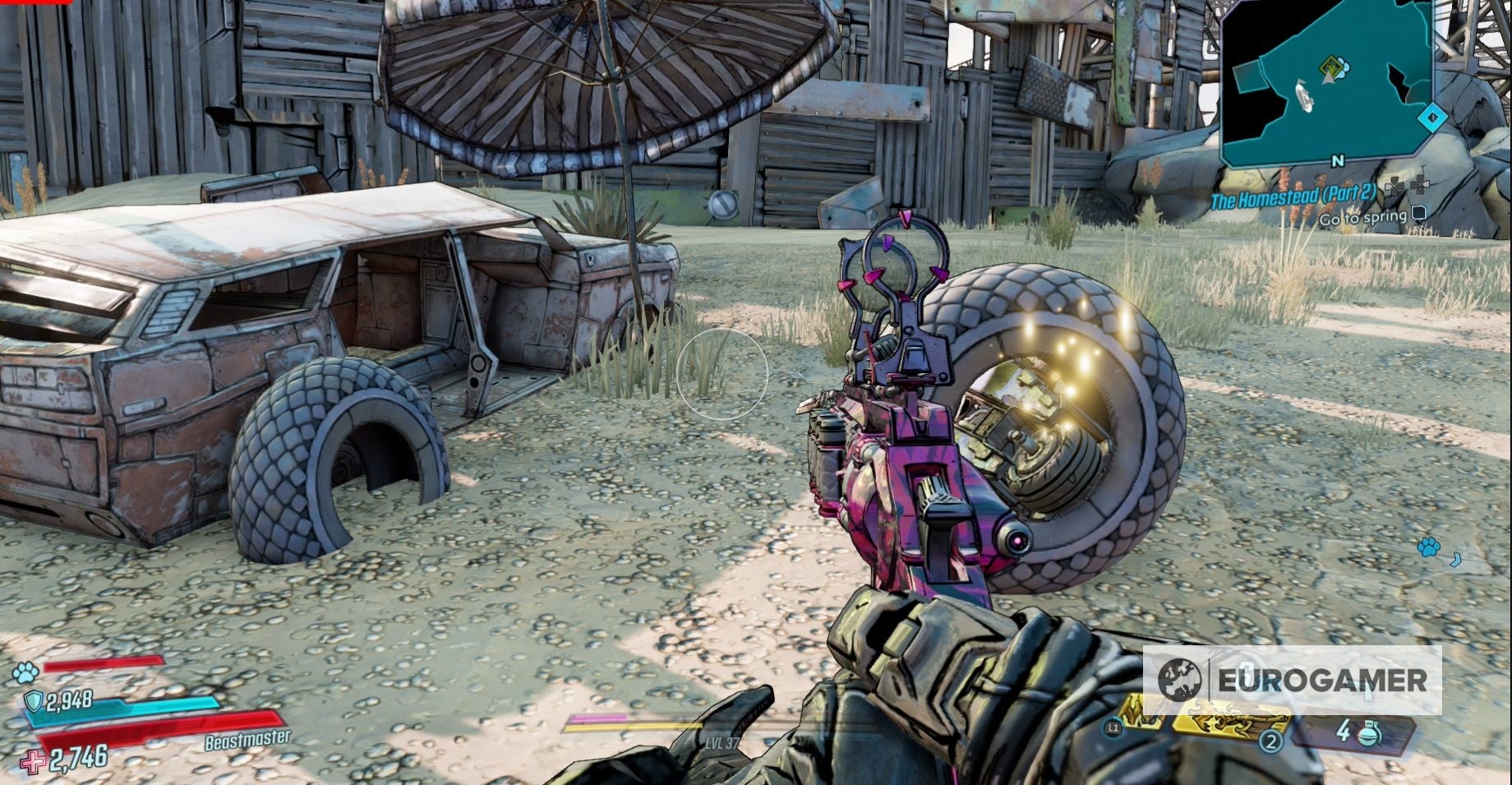Click the shield icon beside 2,948
The height and width of the screenshot is (785, 1512).
click(33, 701)
